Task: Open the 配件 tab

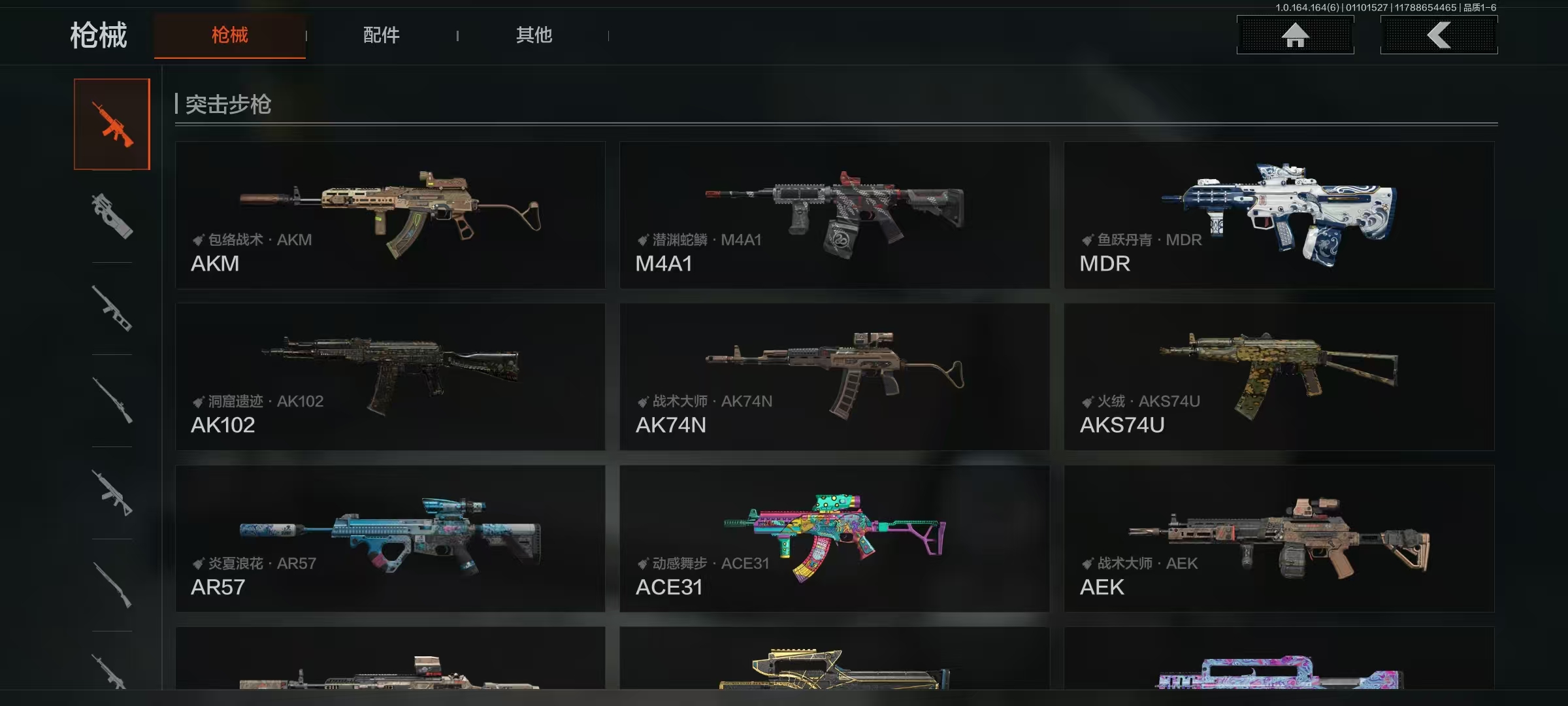Action: pos(381,35)
